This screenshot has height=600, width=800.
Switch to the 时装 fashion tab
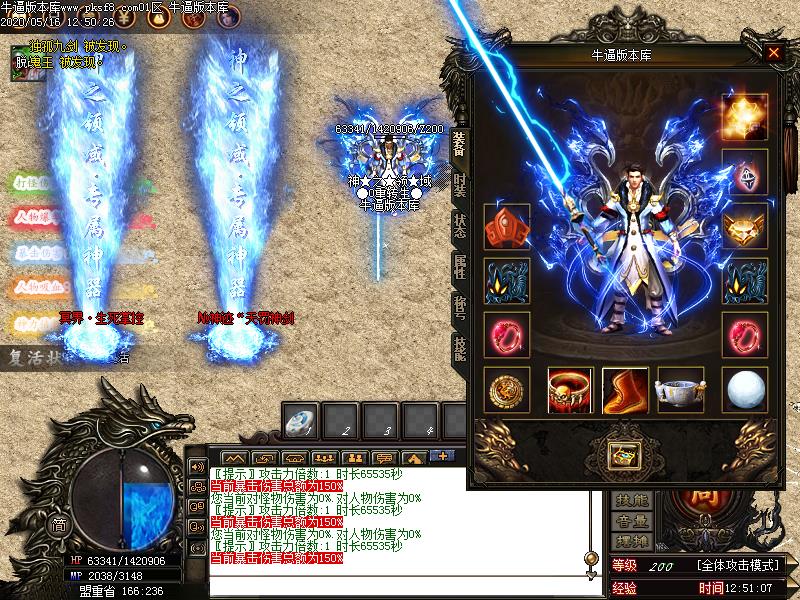pos(459,185)
